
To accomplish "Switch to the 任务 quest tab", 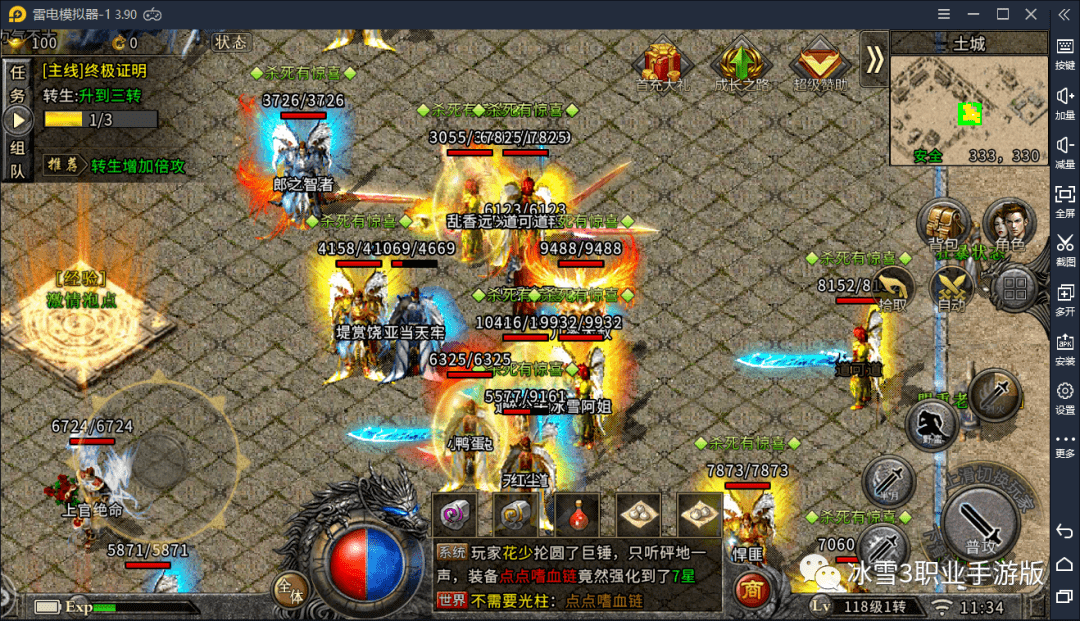I will [x=17, y=82].
